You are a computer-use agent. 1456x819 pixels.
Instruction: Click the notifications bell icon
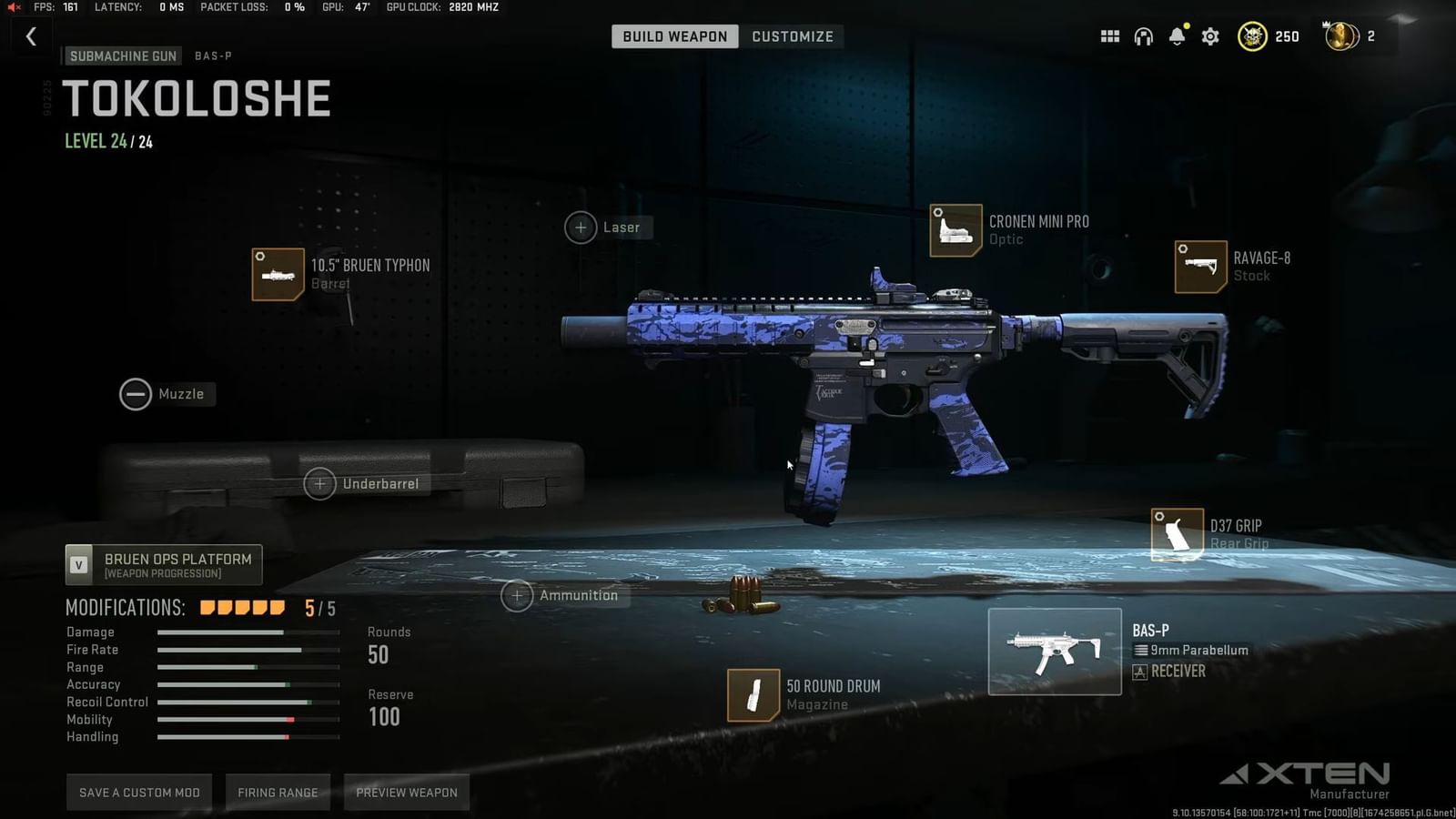pyautogui.click(x=1177, y=36)
